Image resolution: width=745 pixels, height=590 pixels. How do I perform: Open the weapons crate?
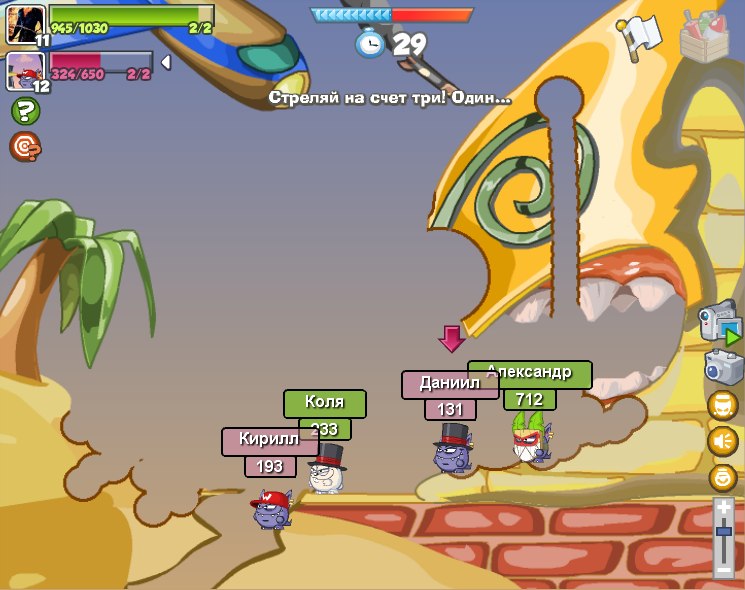click(704, 36)
